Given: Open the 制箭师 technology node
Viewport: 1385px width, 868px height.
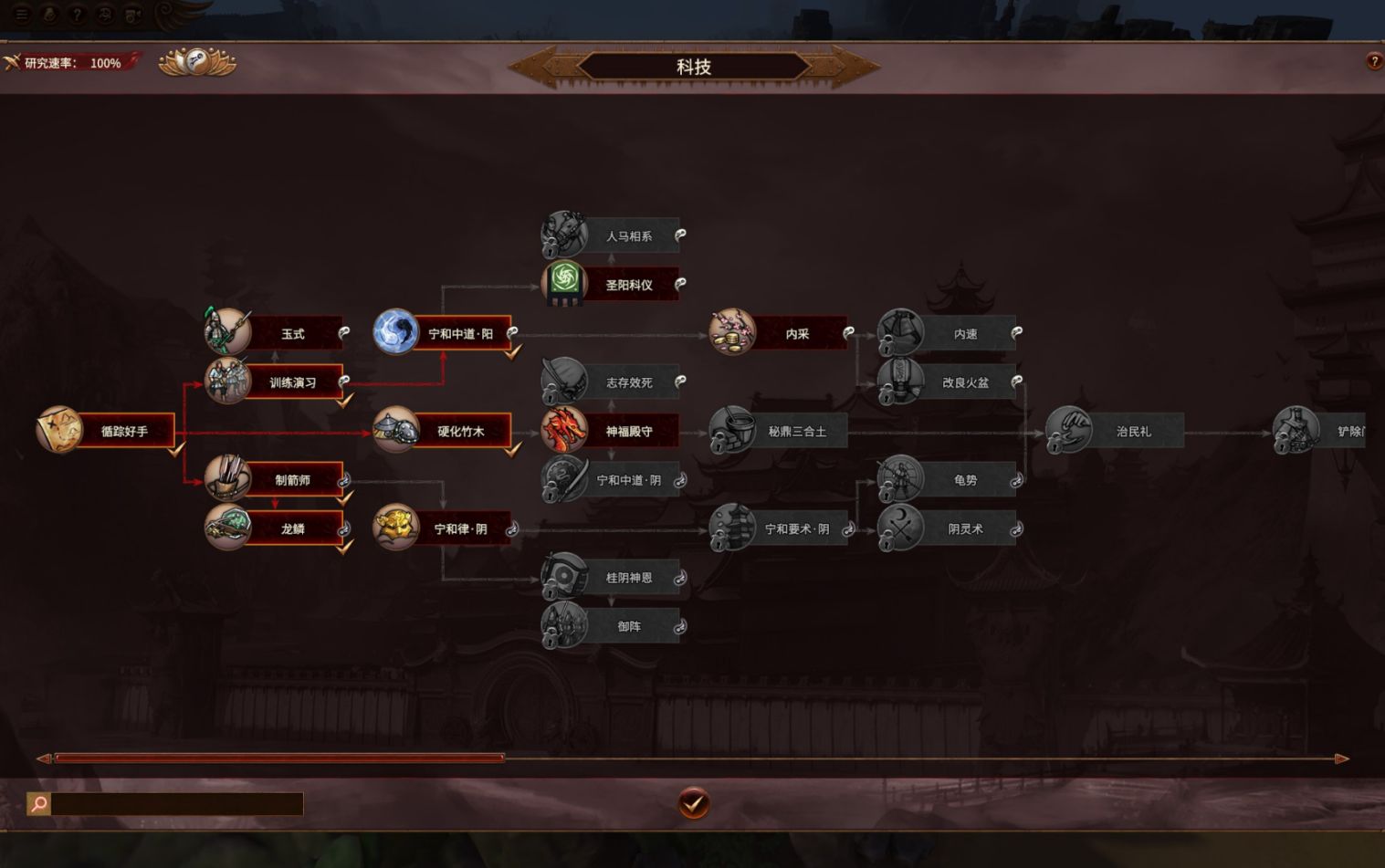Looking at the screenshot, I should pos(292,480).
